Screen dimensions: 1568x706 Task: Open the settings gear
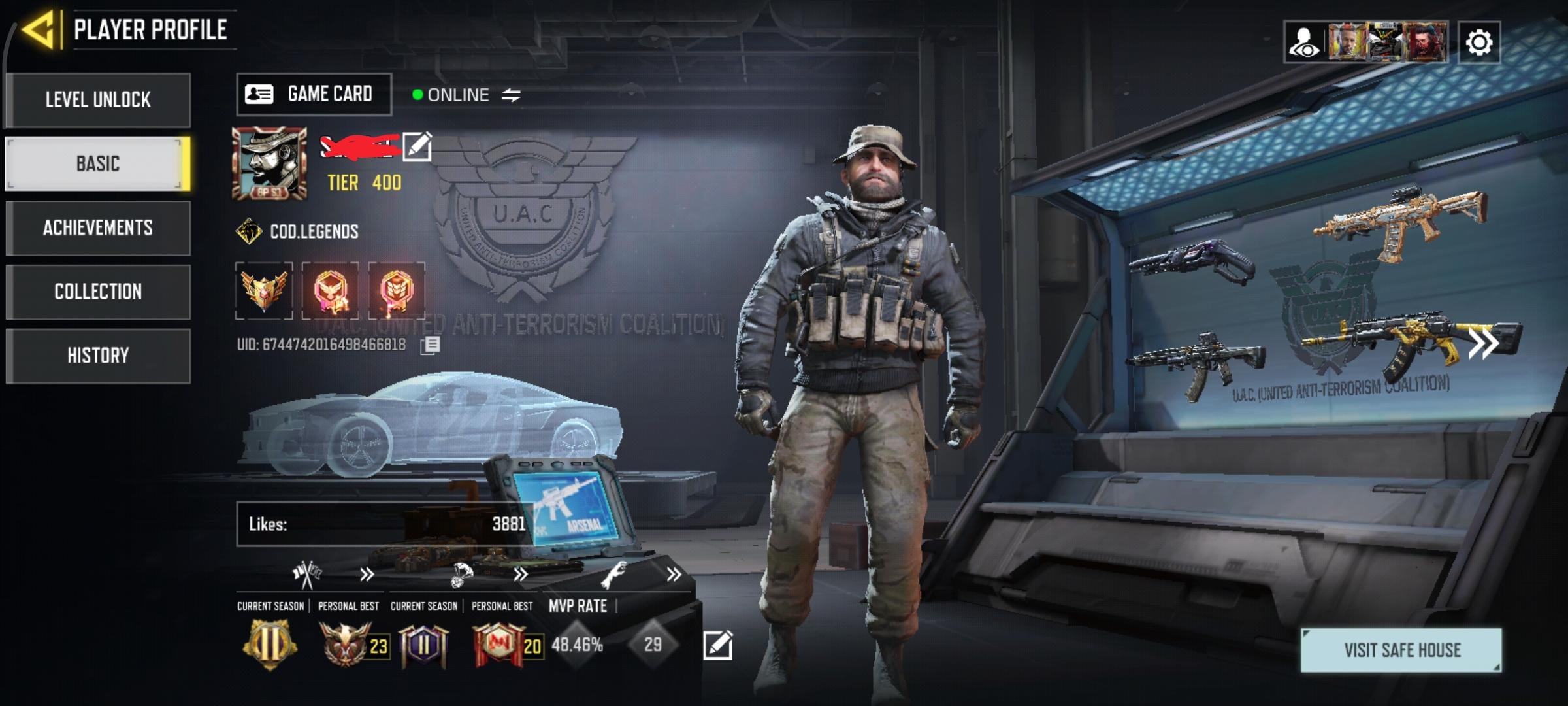tap(1478, 43)
